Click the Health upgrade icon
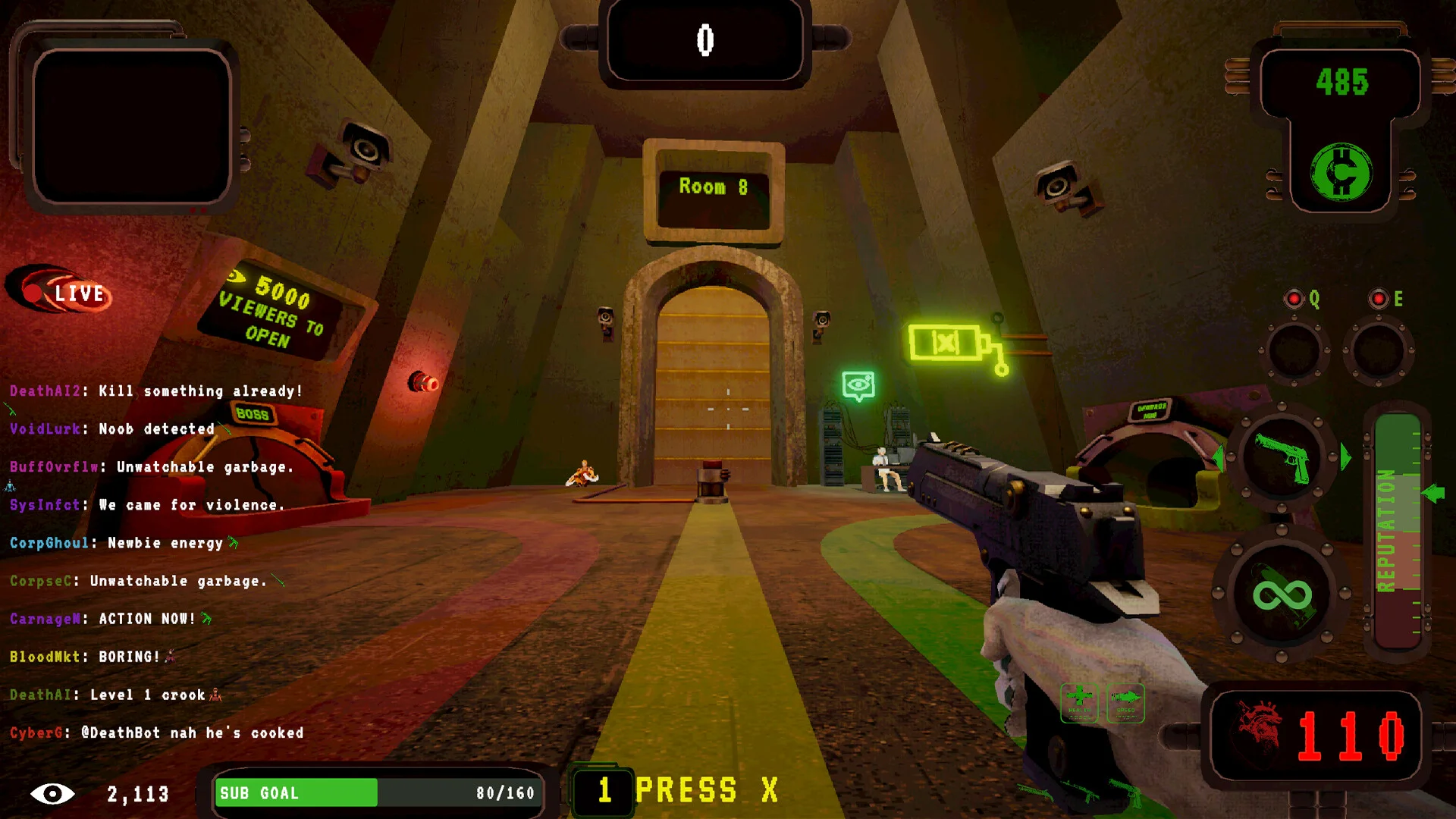 click(1079, 702)
